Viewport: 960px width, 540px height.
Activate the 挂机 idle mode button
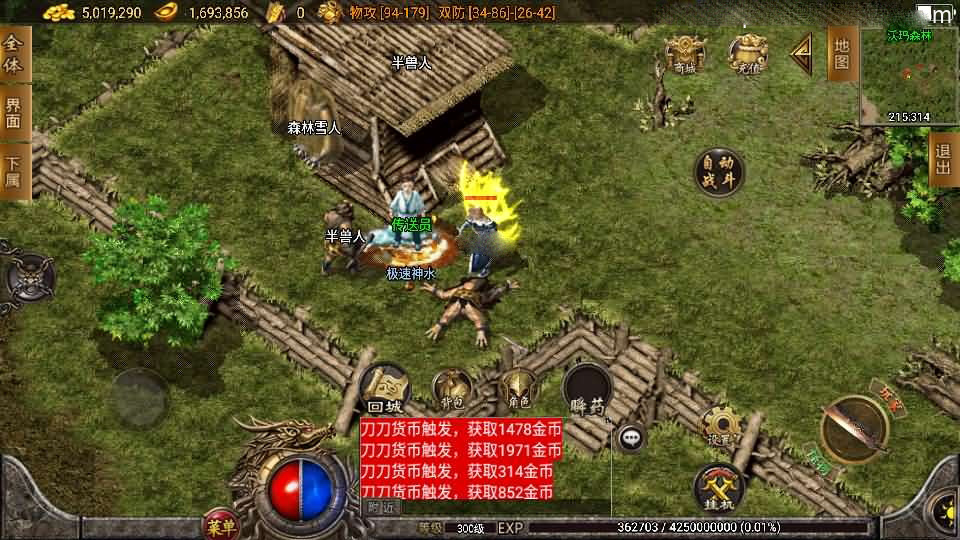(x=718, y=486)
